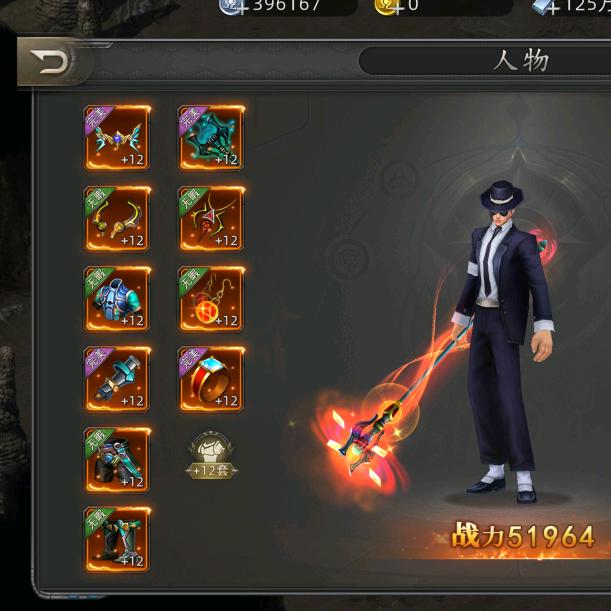Open the armored gauntlet equipment slot

point(117,379)
